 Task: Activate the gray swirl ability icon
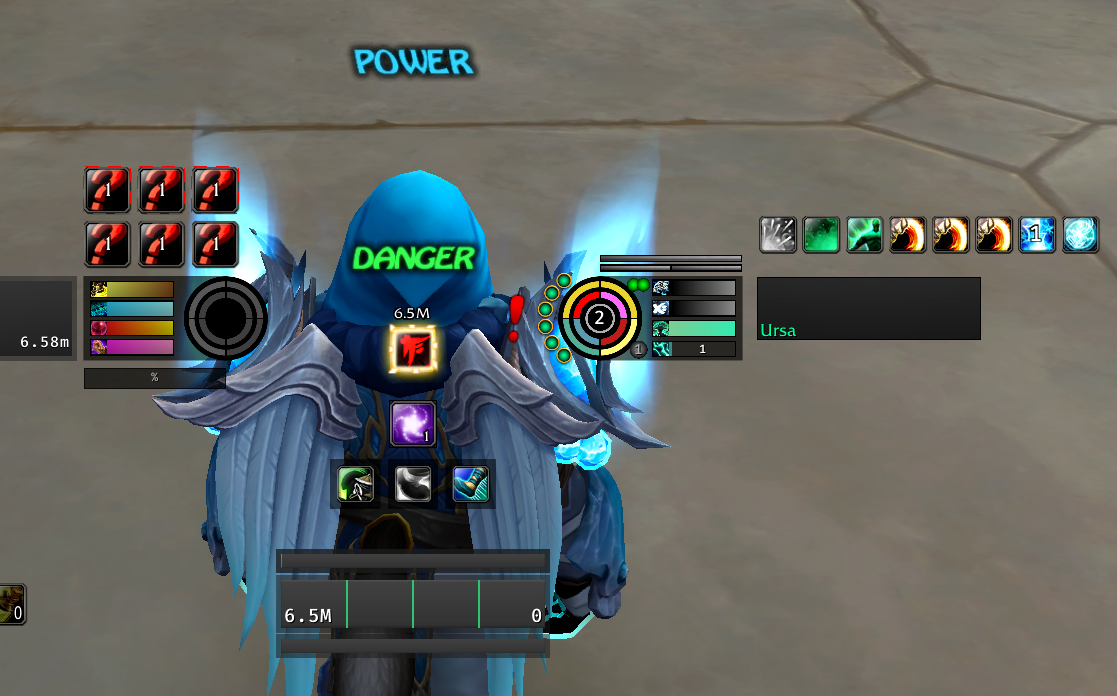click(412, 484)
